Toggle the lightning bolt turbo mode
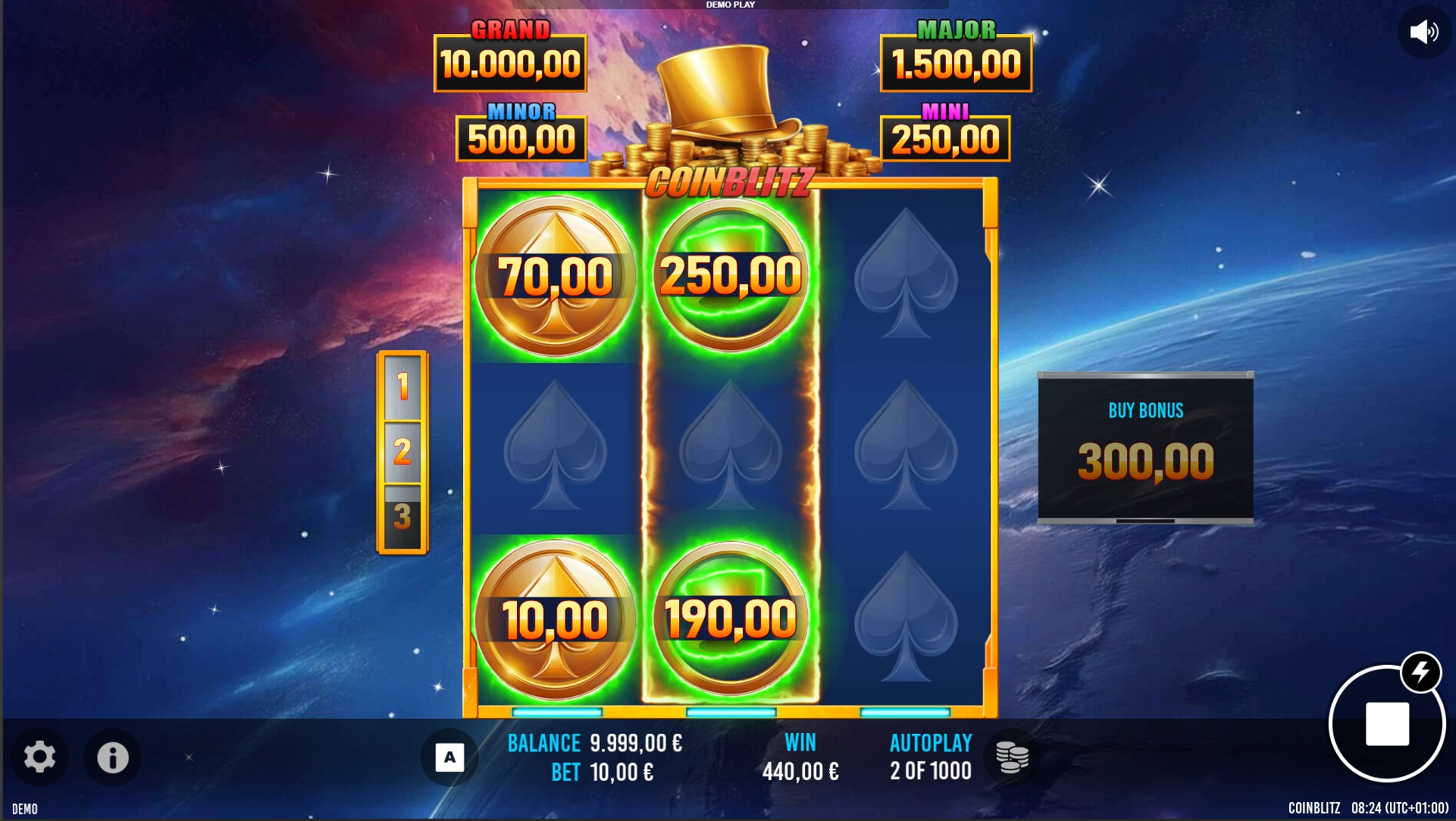The width and height of the screenshot is (1456, 821). [1420, 672]
